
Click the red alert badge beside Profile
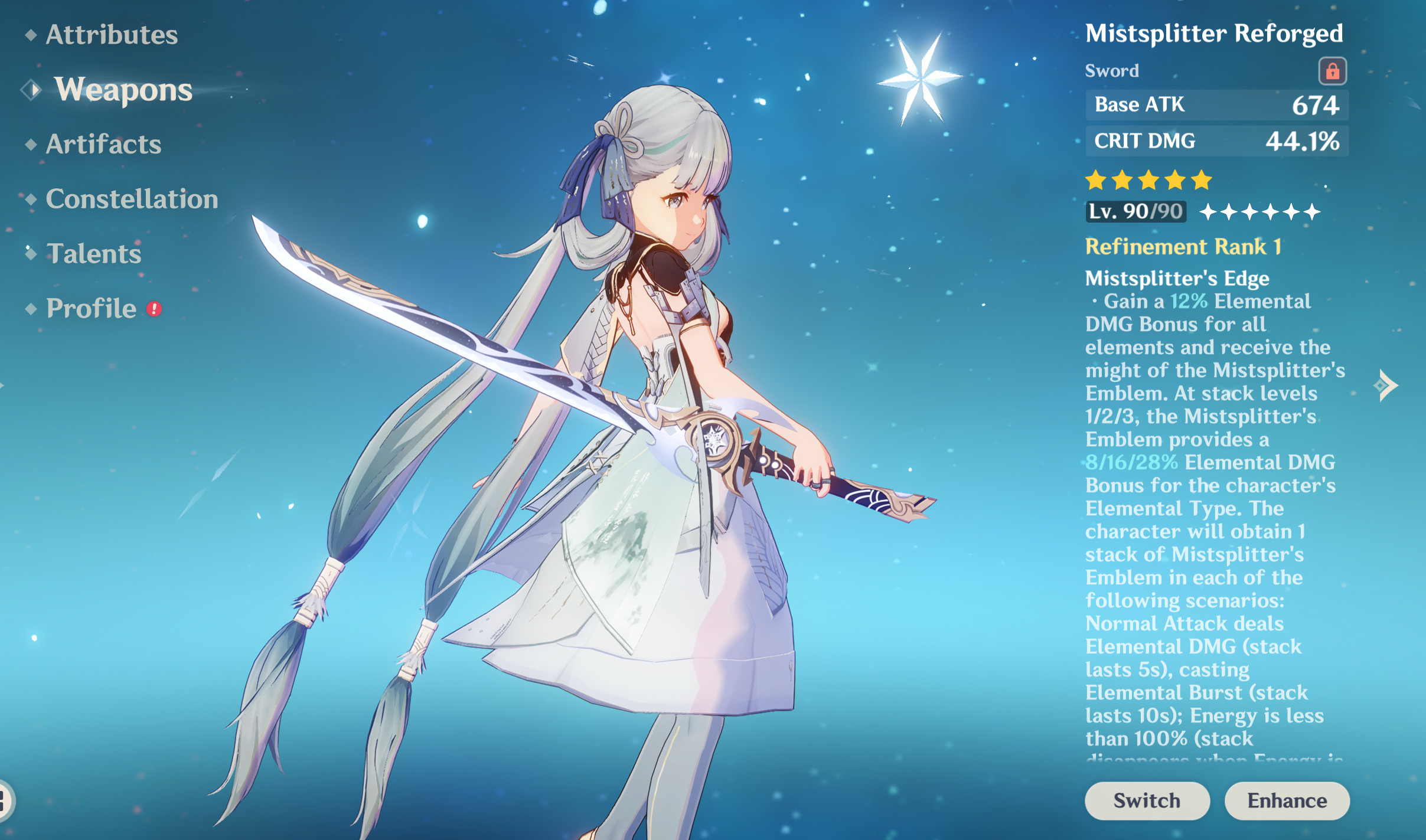153,309
